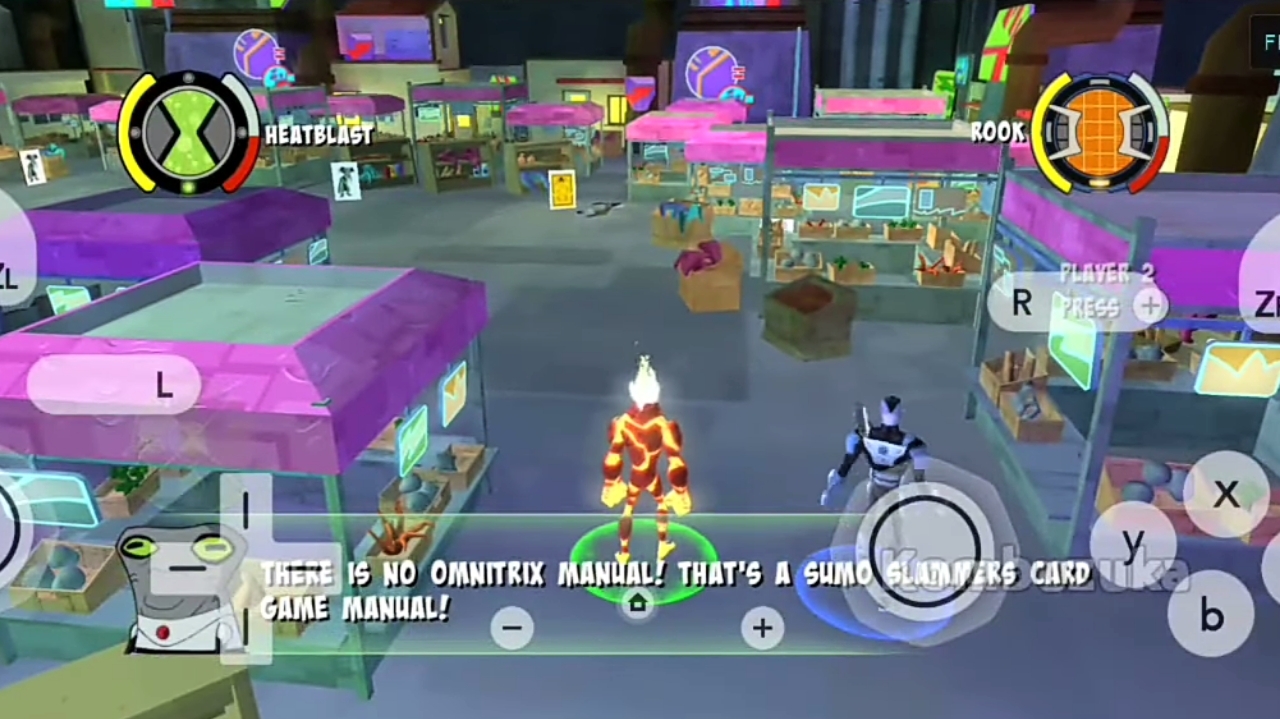Tap the minus touch button
The image size is (1280, 719).
(512, 628)
